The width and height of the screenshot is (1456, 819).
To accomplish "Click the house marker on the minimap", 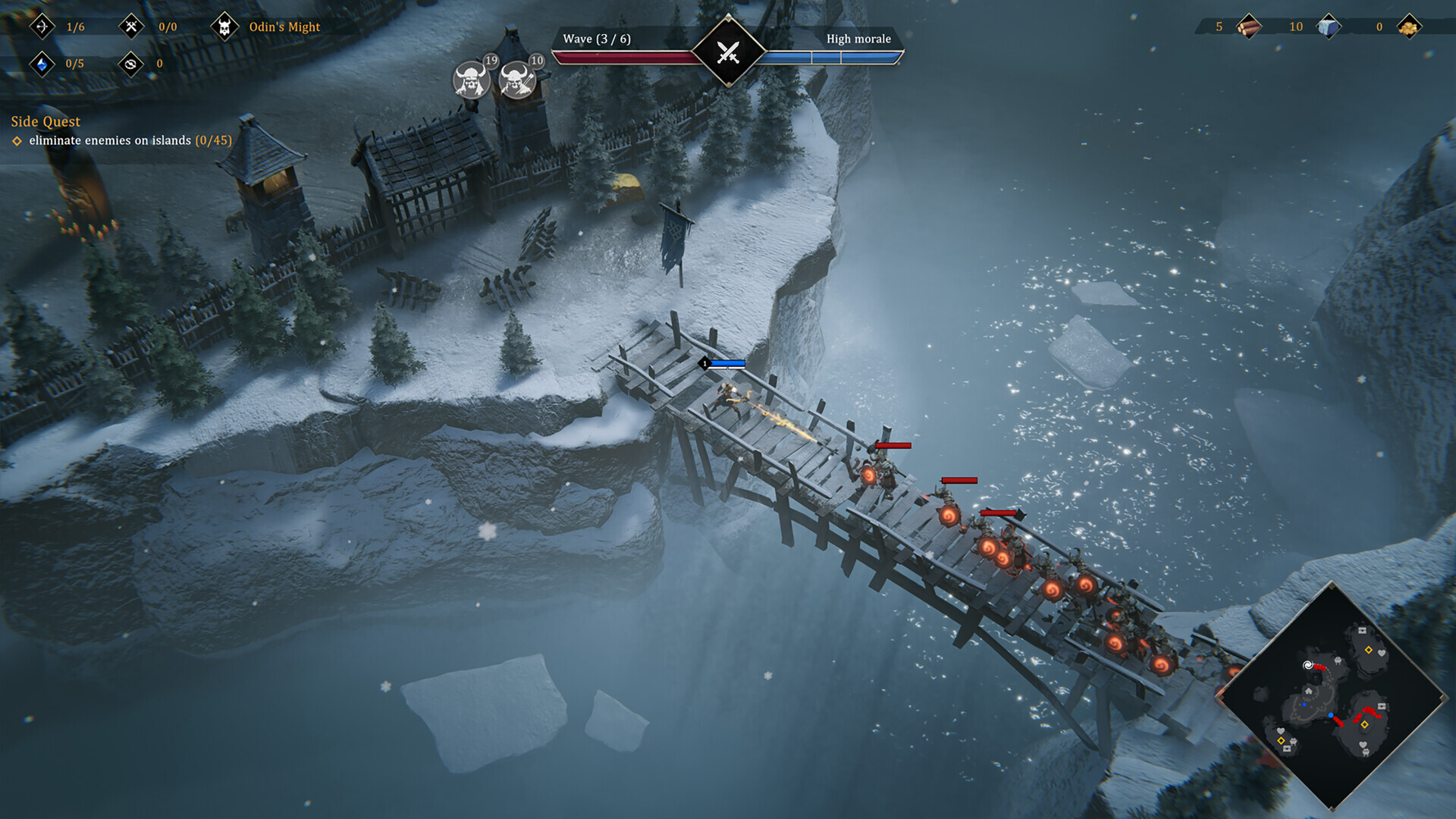I will coord(1308,692).
